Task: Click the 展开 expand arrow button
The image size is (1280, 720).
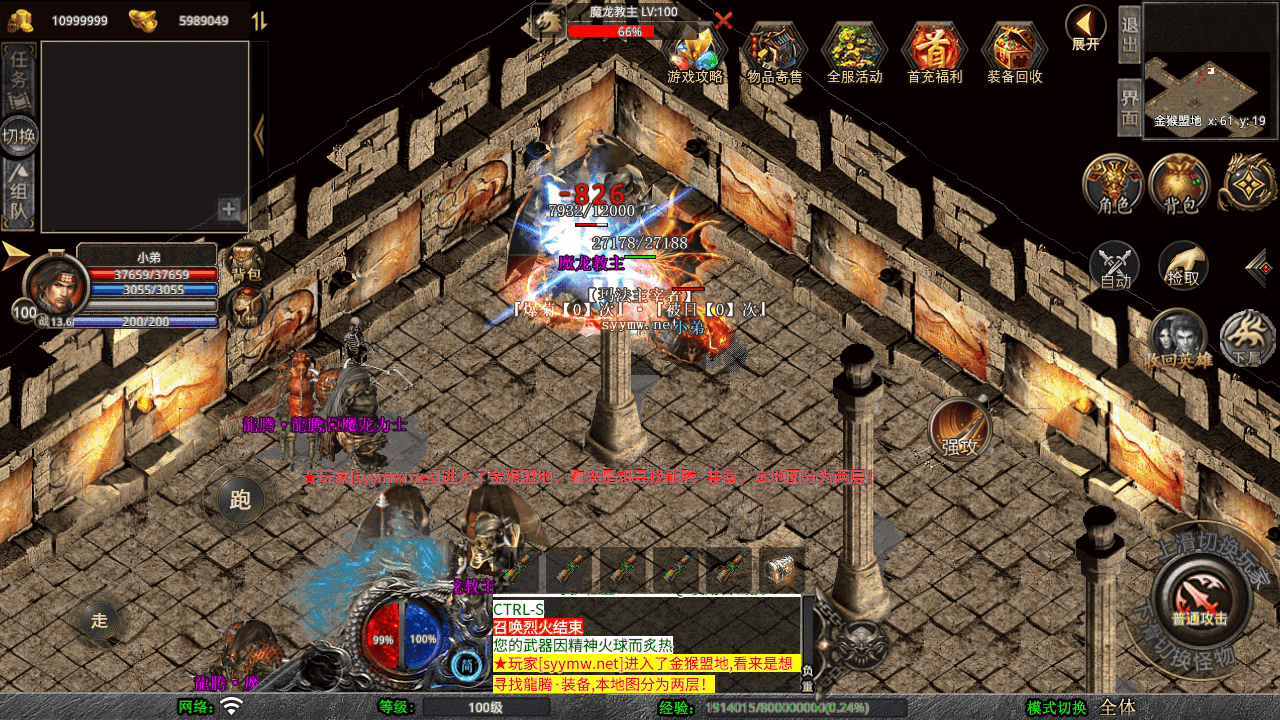Action: pos(1085,26)
